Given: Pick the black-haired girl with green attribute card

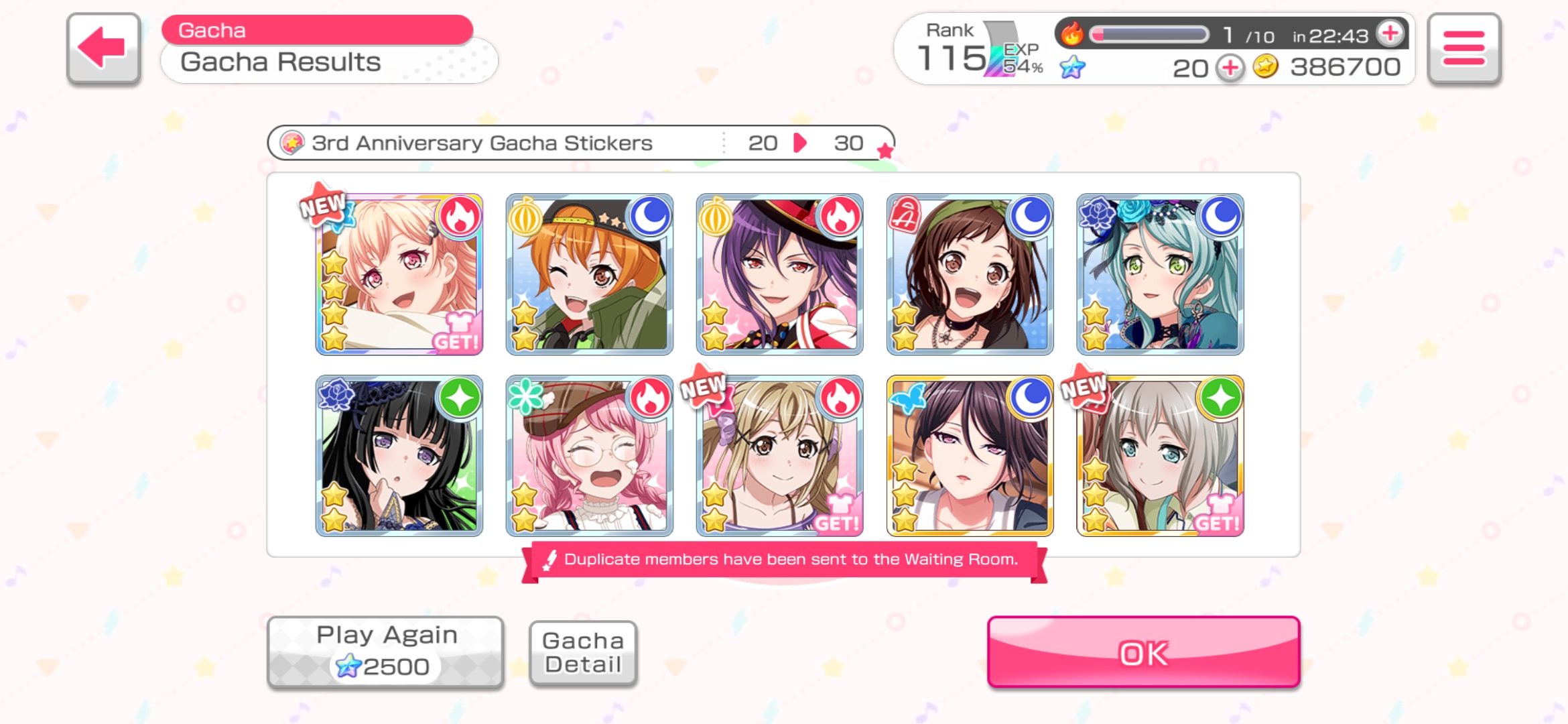Looking at the screenshot, I should tap(399, 456).
